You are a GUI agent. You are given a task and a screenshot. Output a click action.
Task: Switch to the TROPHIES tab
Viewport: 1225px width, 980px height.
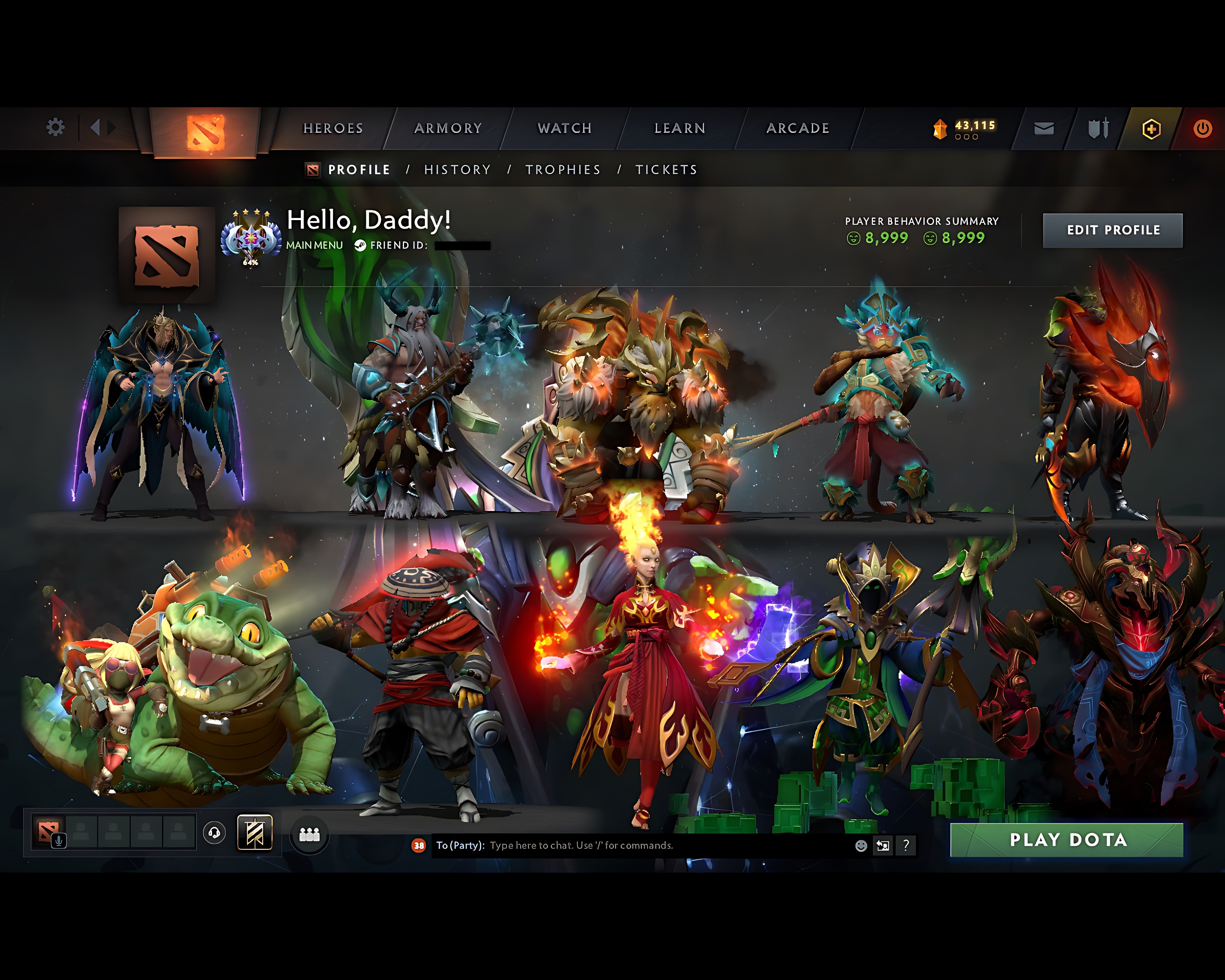[x=564, y=169]
